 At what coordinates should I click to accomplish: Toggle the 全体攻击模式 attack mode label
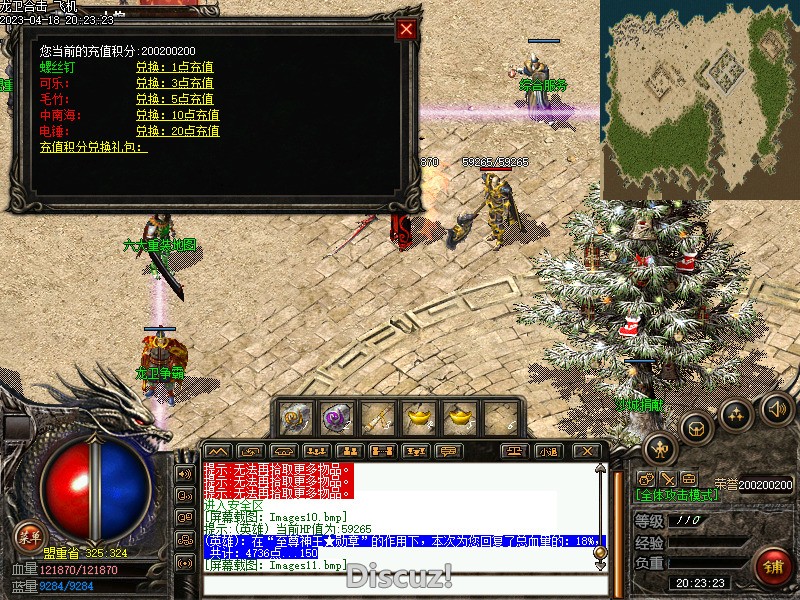(676, 496)
